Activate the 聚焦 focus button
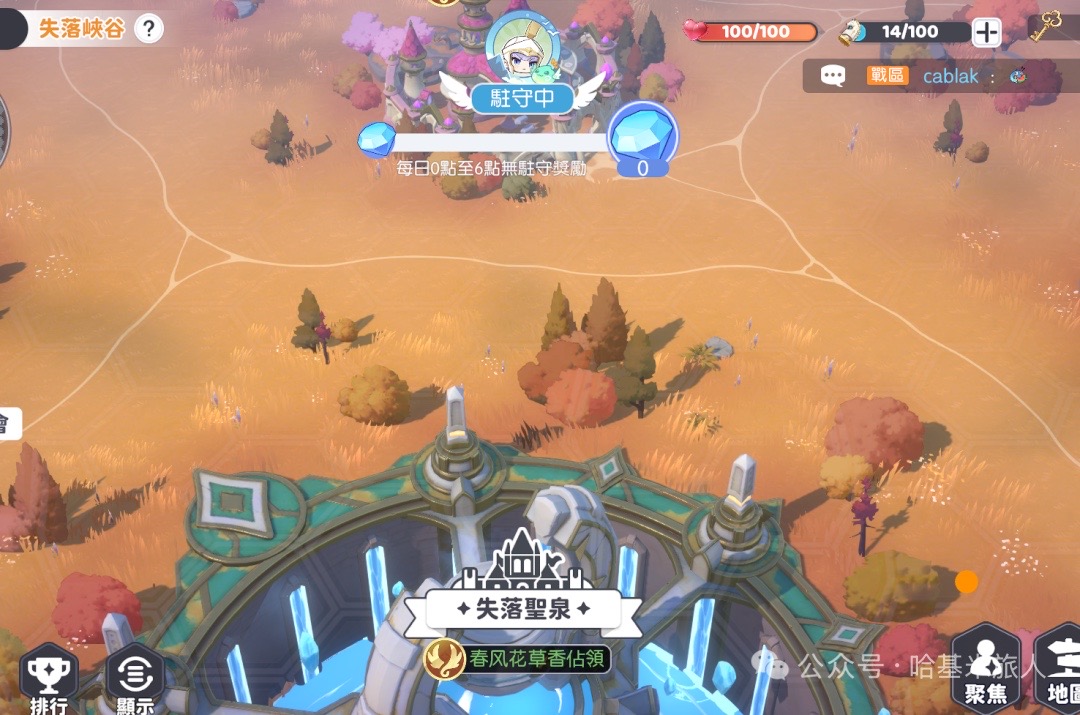 [x=986, y=670]
